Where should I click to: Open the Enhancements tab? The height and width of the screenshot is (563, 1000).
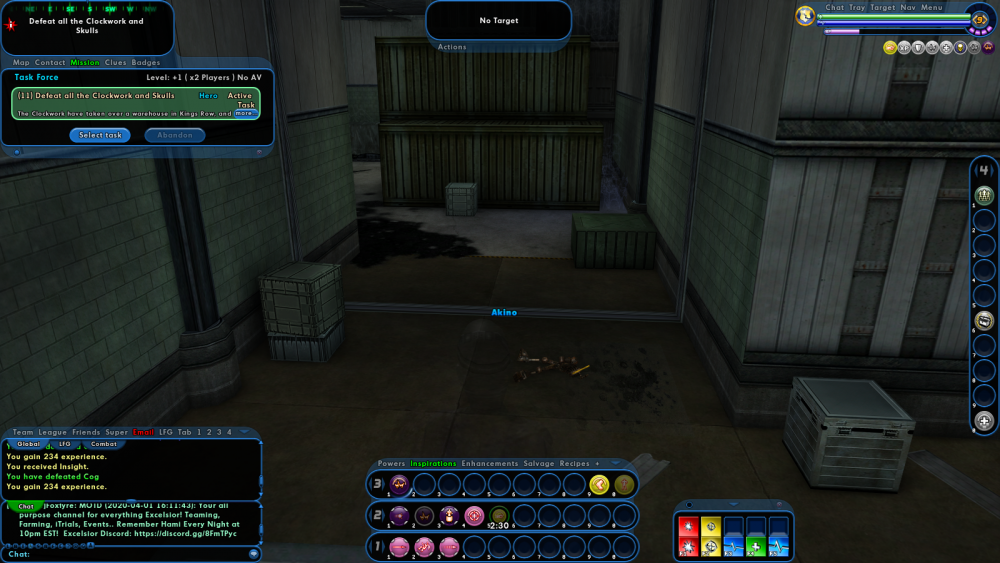490,464
